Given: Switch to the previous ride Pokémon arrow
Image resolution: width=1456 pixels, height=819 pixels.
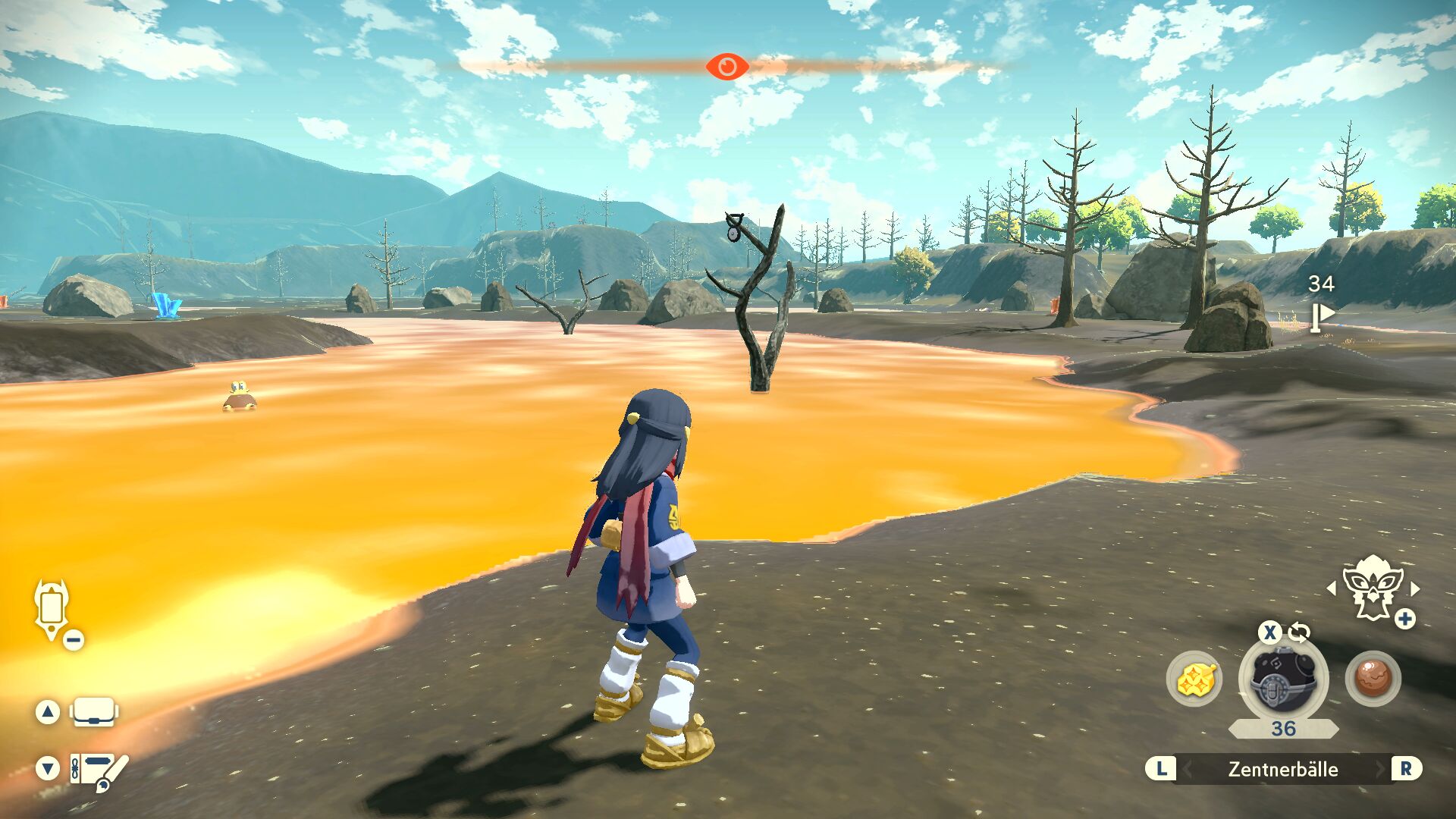Looking at the screenshot, I should pos(1332,588).
